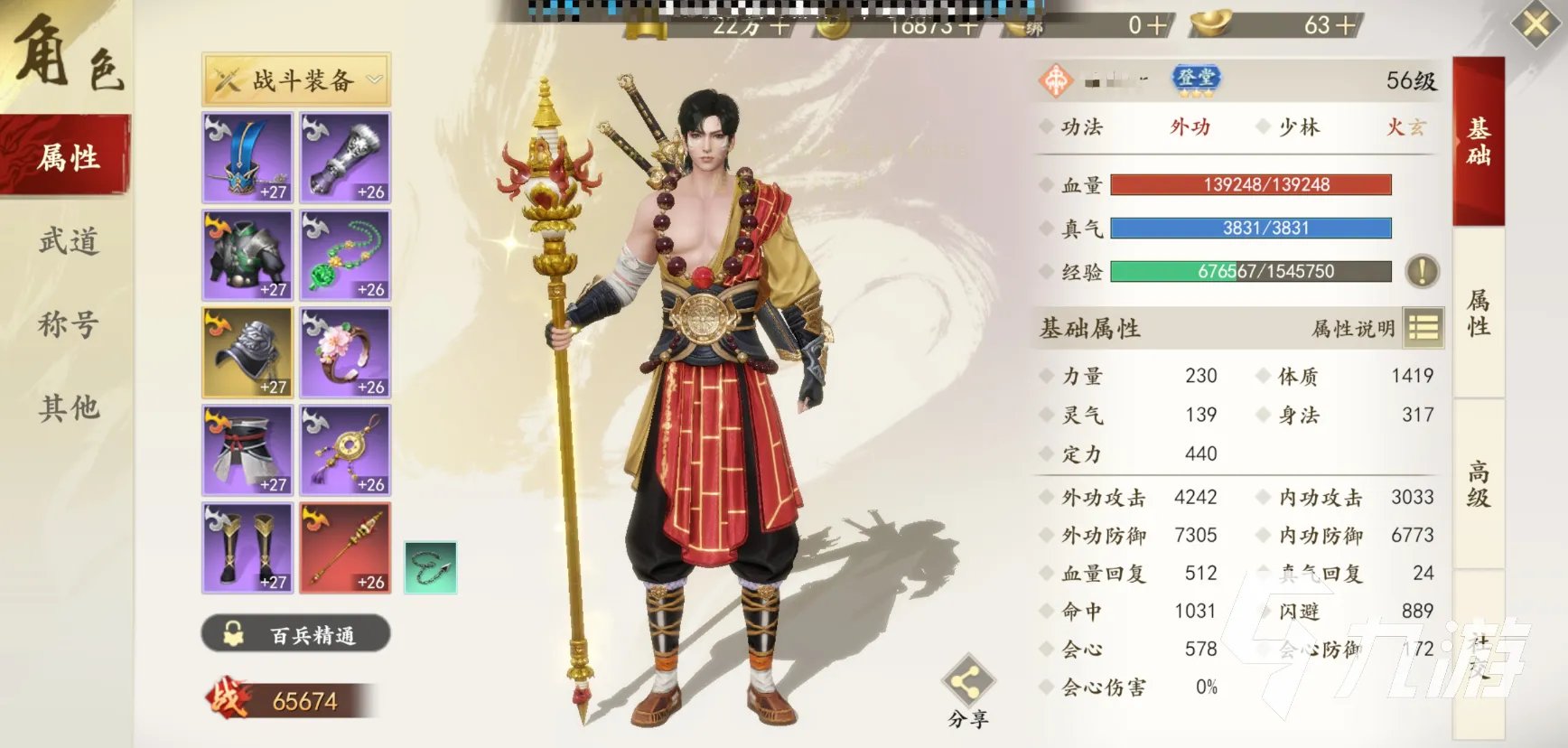Screen dimensions: 1568x748
Task: Click the 百兵精通 button
Action: point(296,634)
